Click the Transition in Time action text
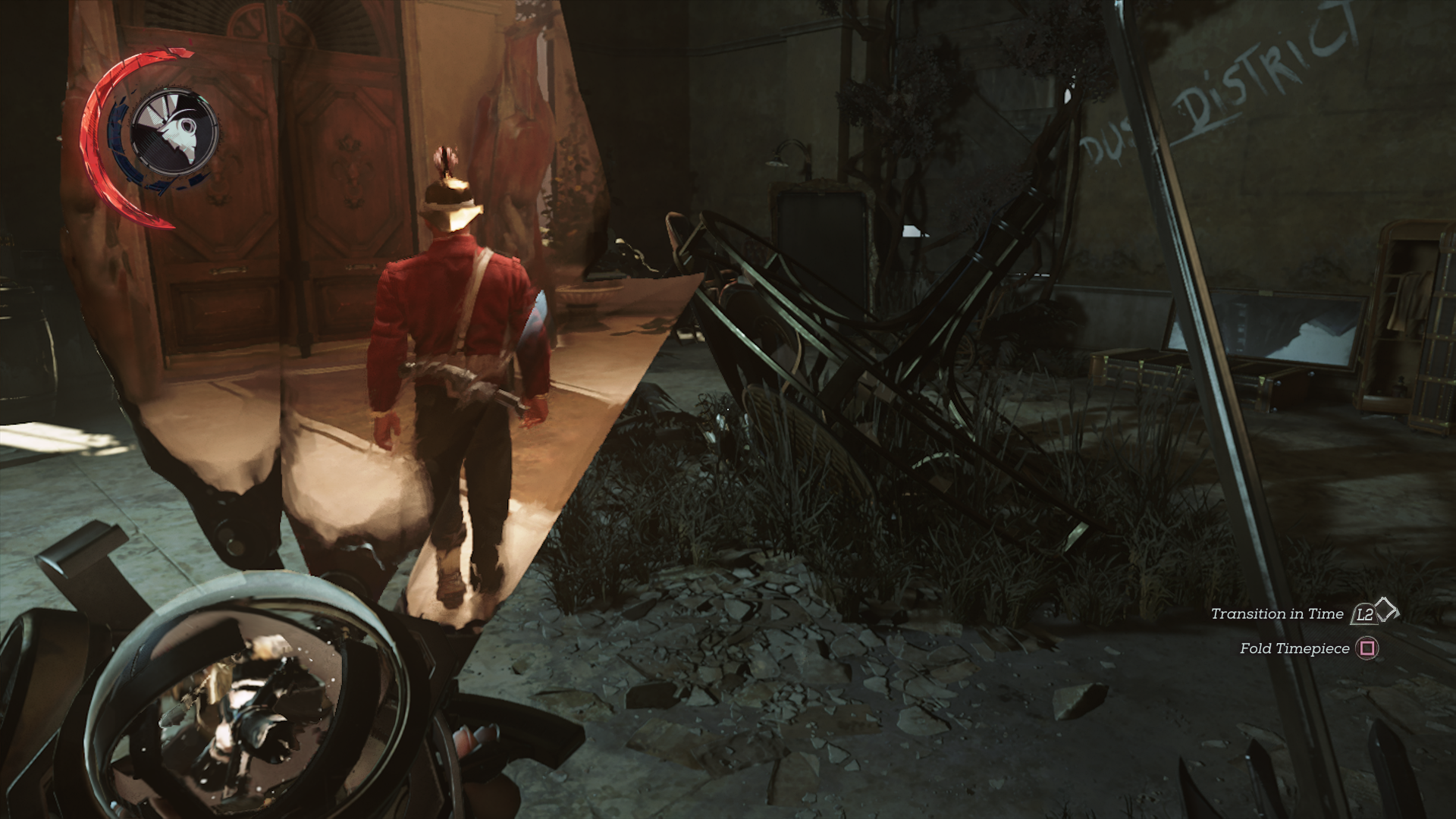 coord(1277,614)
